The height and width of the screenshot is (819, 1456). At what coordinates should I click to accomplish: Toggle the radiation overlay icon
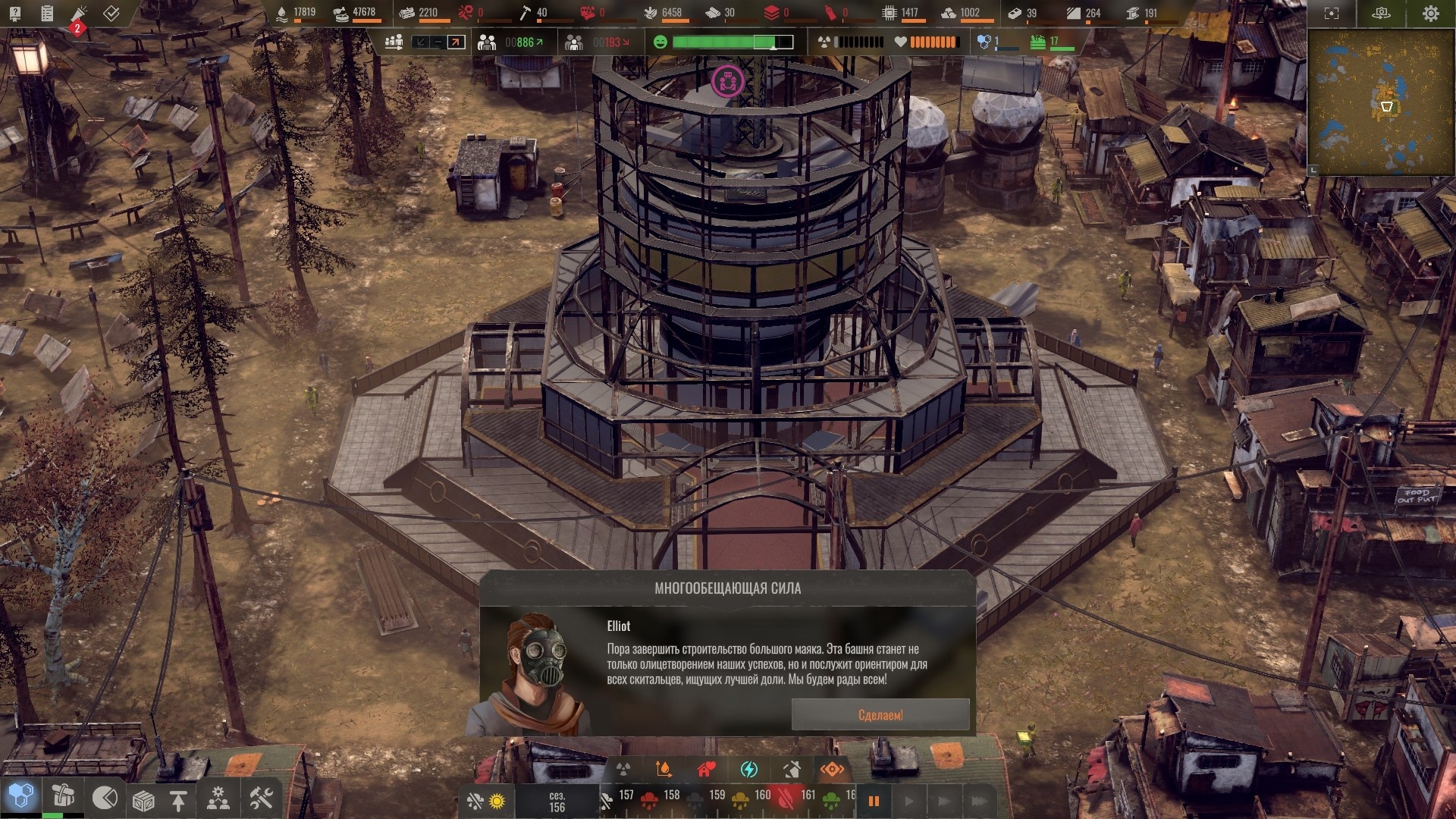tap(623, 770)
